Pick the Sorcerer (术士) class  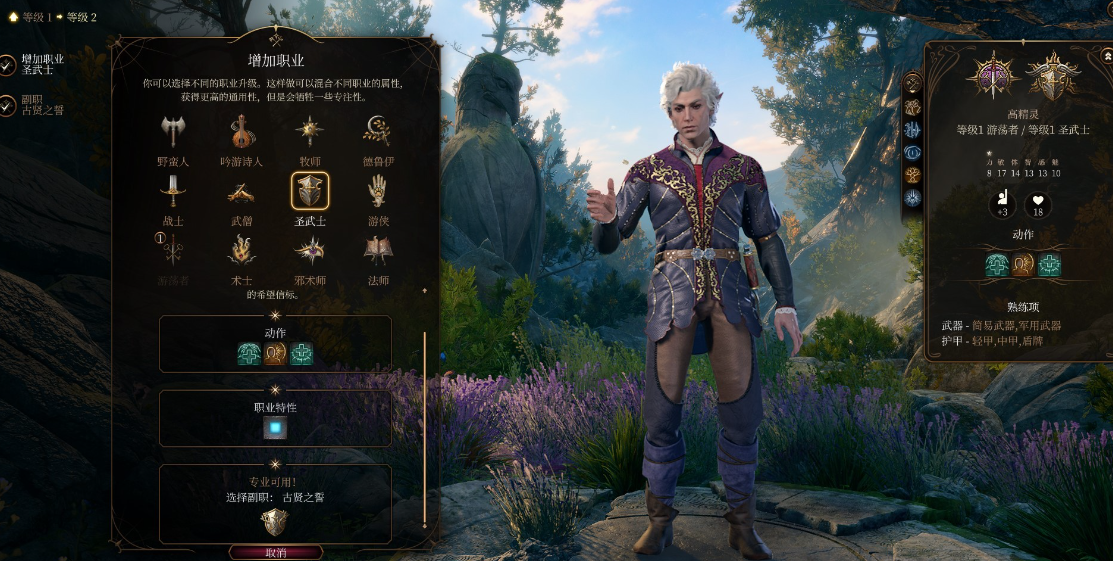pos(240,251)
